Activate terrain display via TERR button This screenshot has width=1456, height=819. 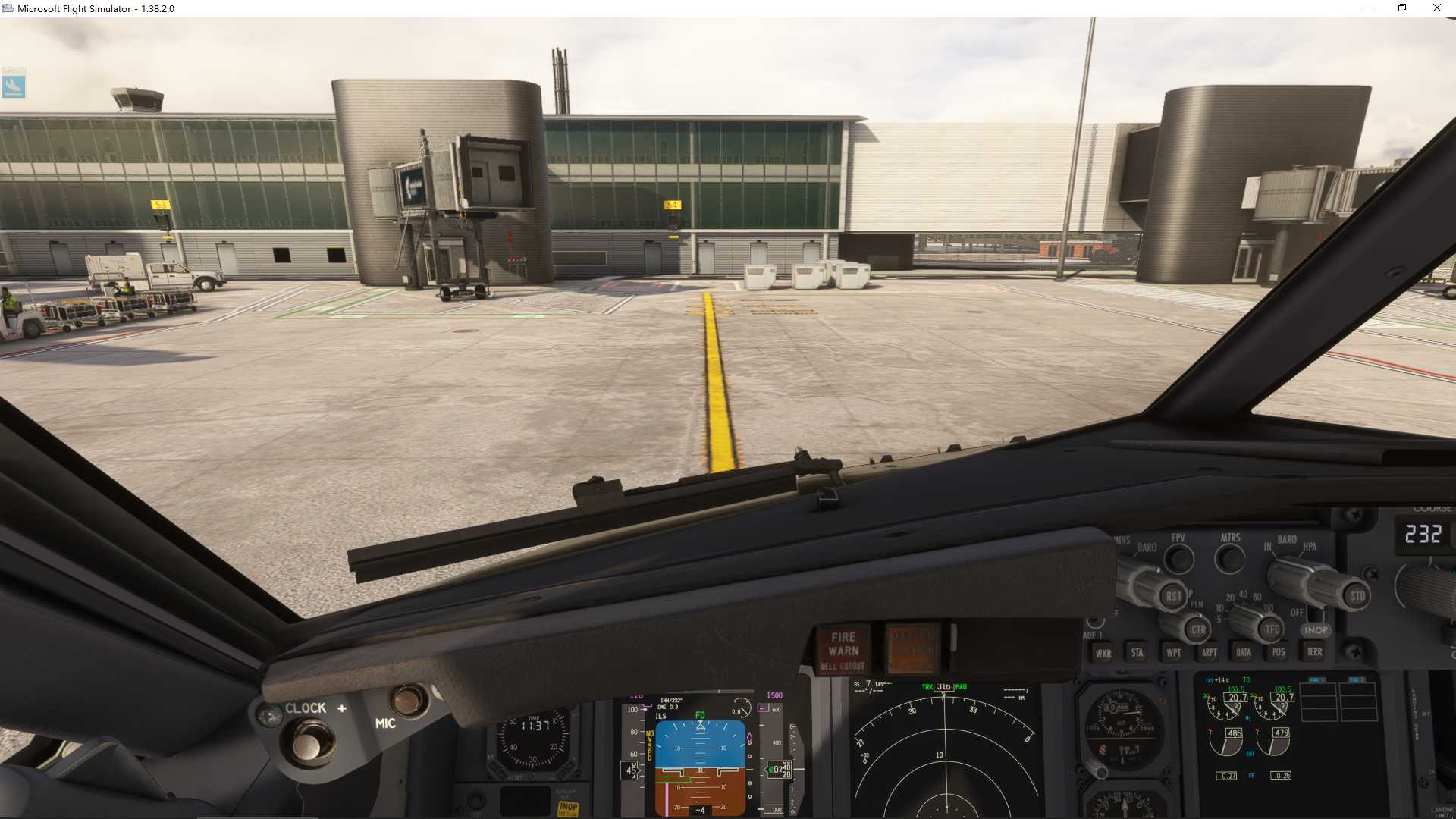(1315, 652)
